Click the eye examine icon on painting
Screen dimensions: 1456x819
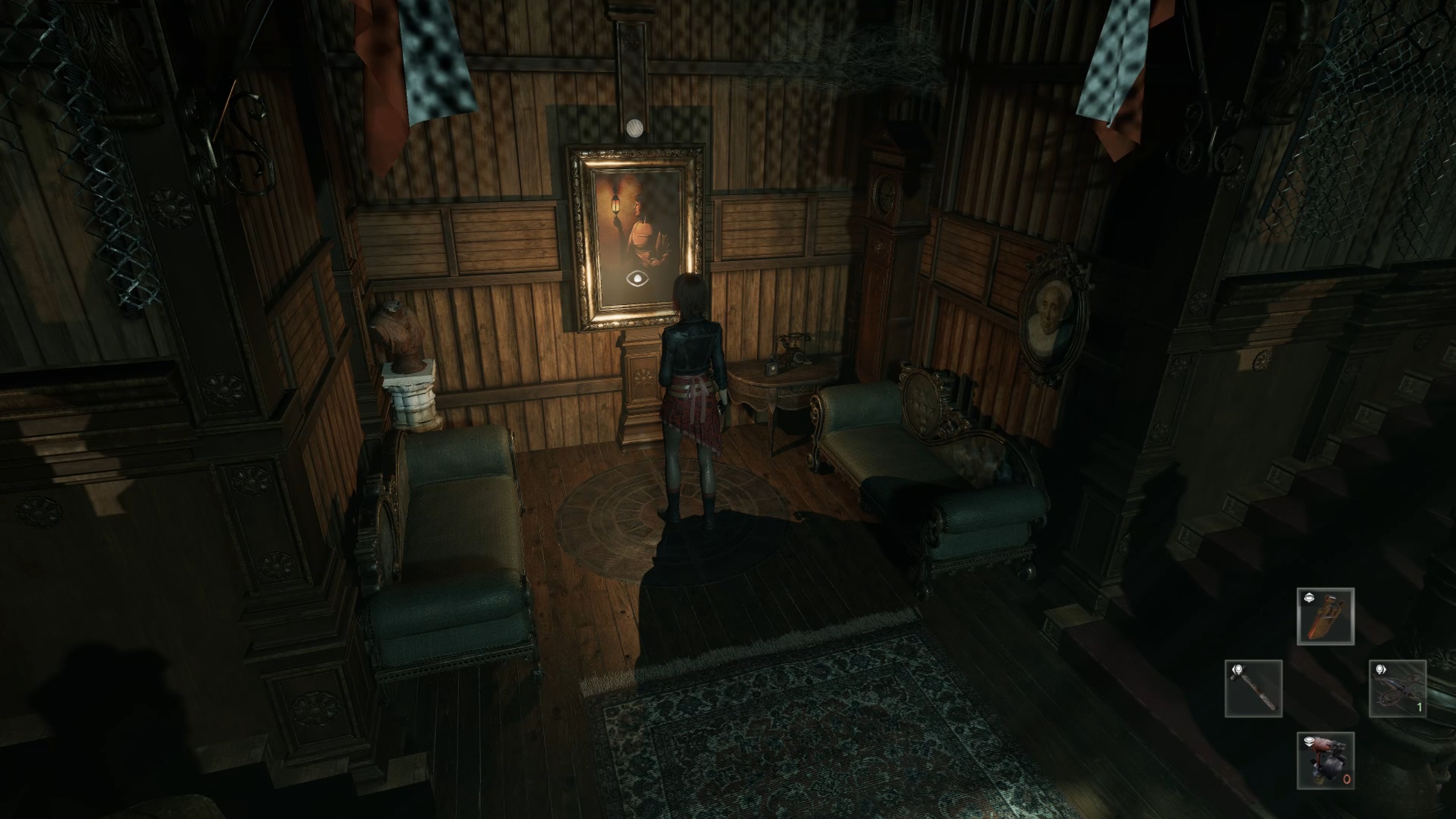click(x=637, y=279)
